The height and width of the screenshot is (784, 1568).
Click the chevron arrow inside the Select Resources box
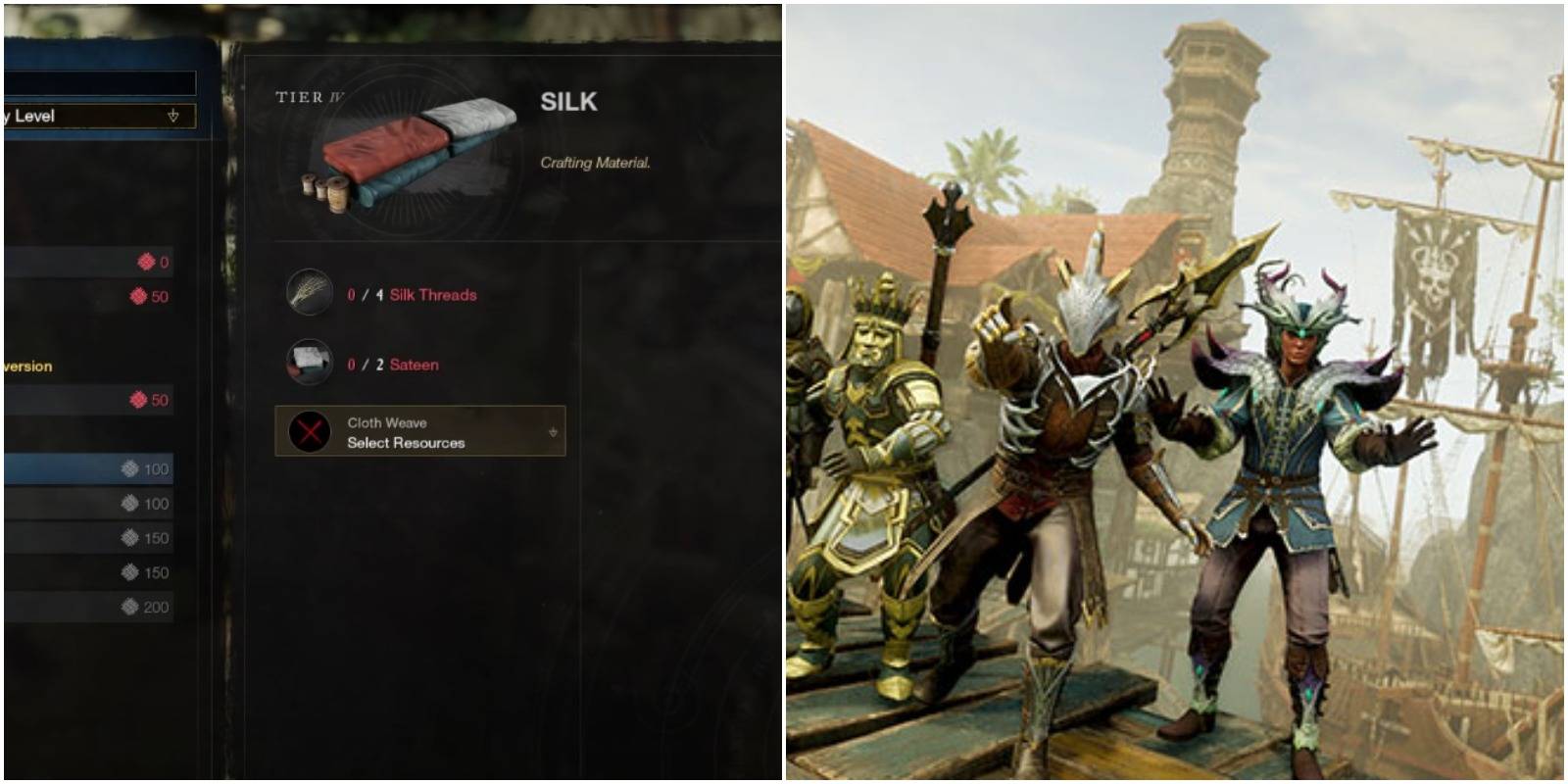click(551, 432)
